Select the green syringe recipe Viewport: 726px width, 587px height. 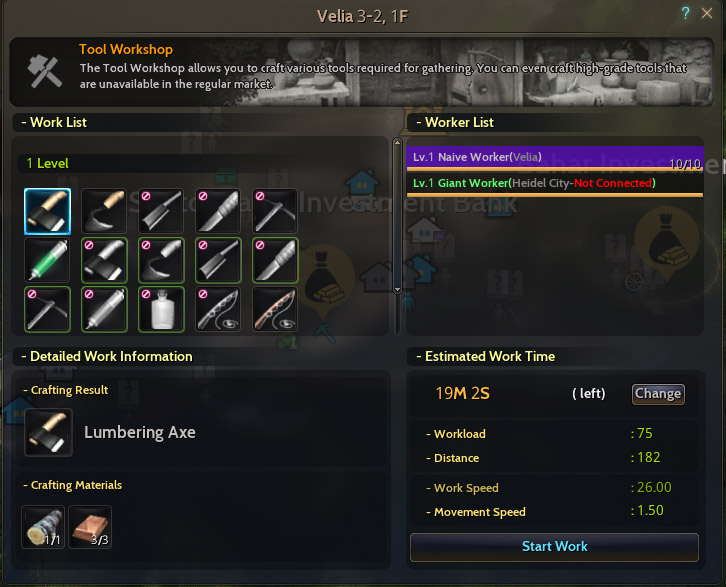point(46,259)
